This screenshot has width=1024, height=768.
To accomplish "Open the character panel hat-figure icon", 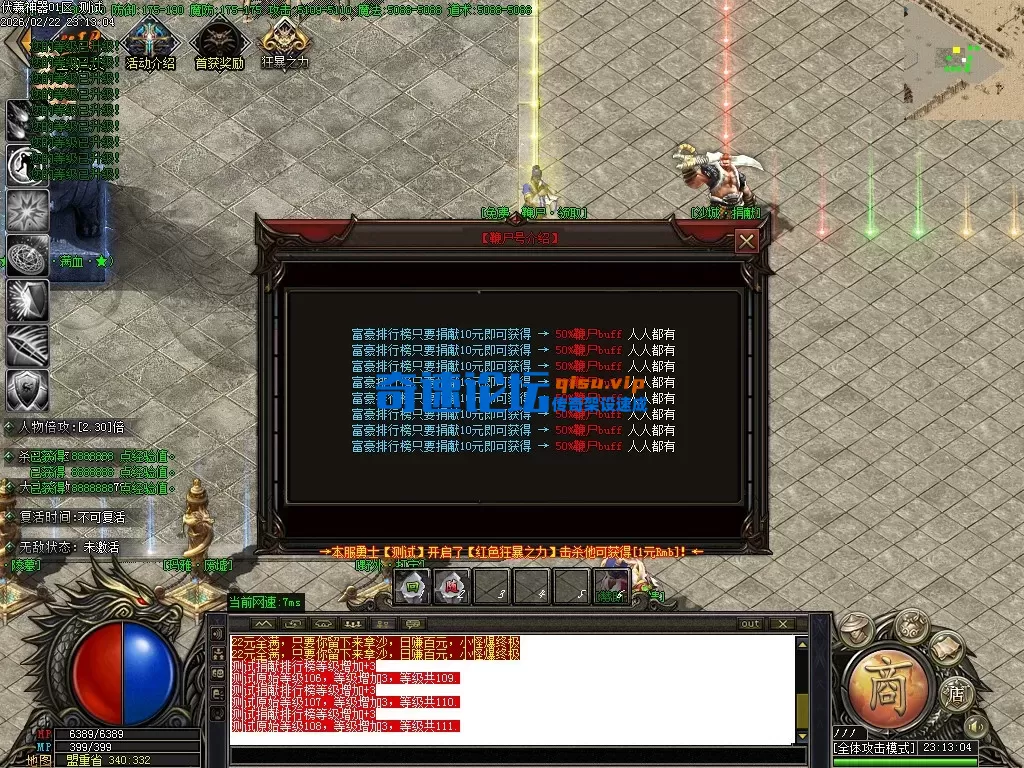I will 853,628.
